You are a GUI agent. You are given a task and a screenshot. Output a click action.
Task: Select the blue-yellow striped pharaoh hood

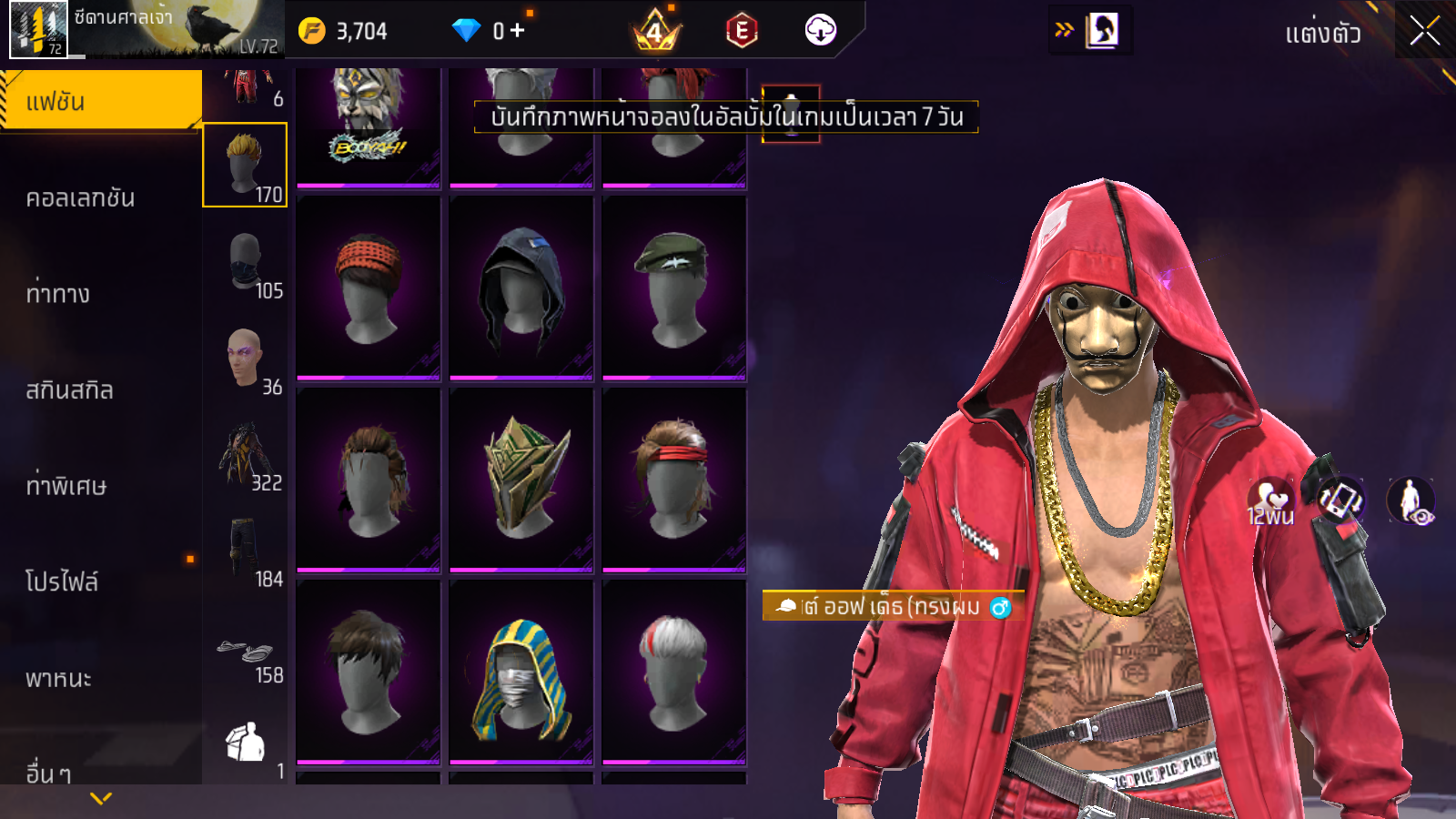point(521,672)
